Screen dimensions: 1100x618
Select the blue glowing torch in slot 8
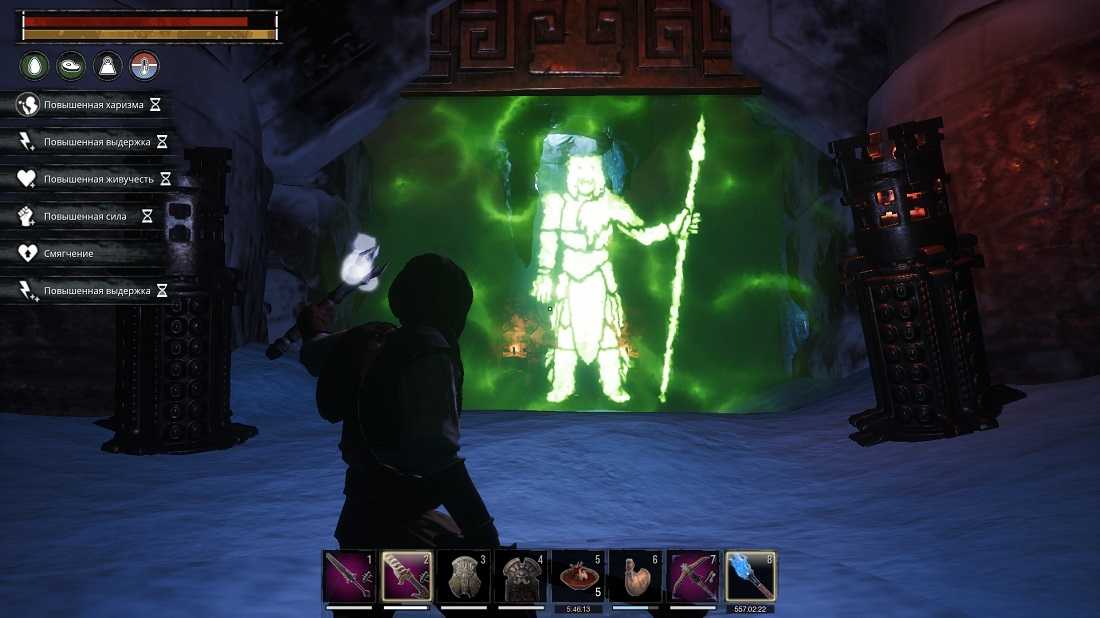[750, 577]
